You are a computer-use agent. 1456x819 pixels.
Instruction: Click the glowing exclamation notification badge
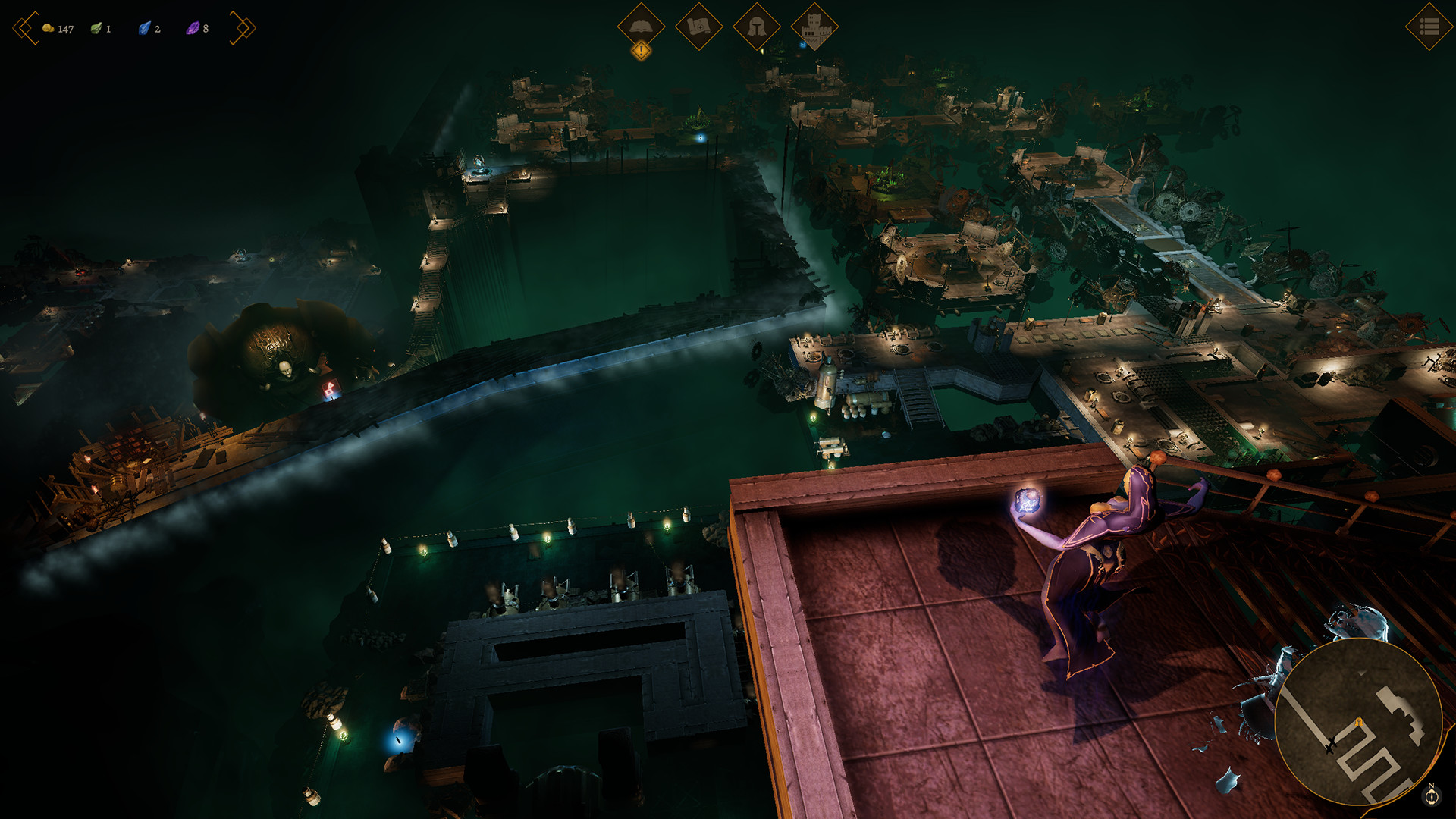[641, 50]
